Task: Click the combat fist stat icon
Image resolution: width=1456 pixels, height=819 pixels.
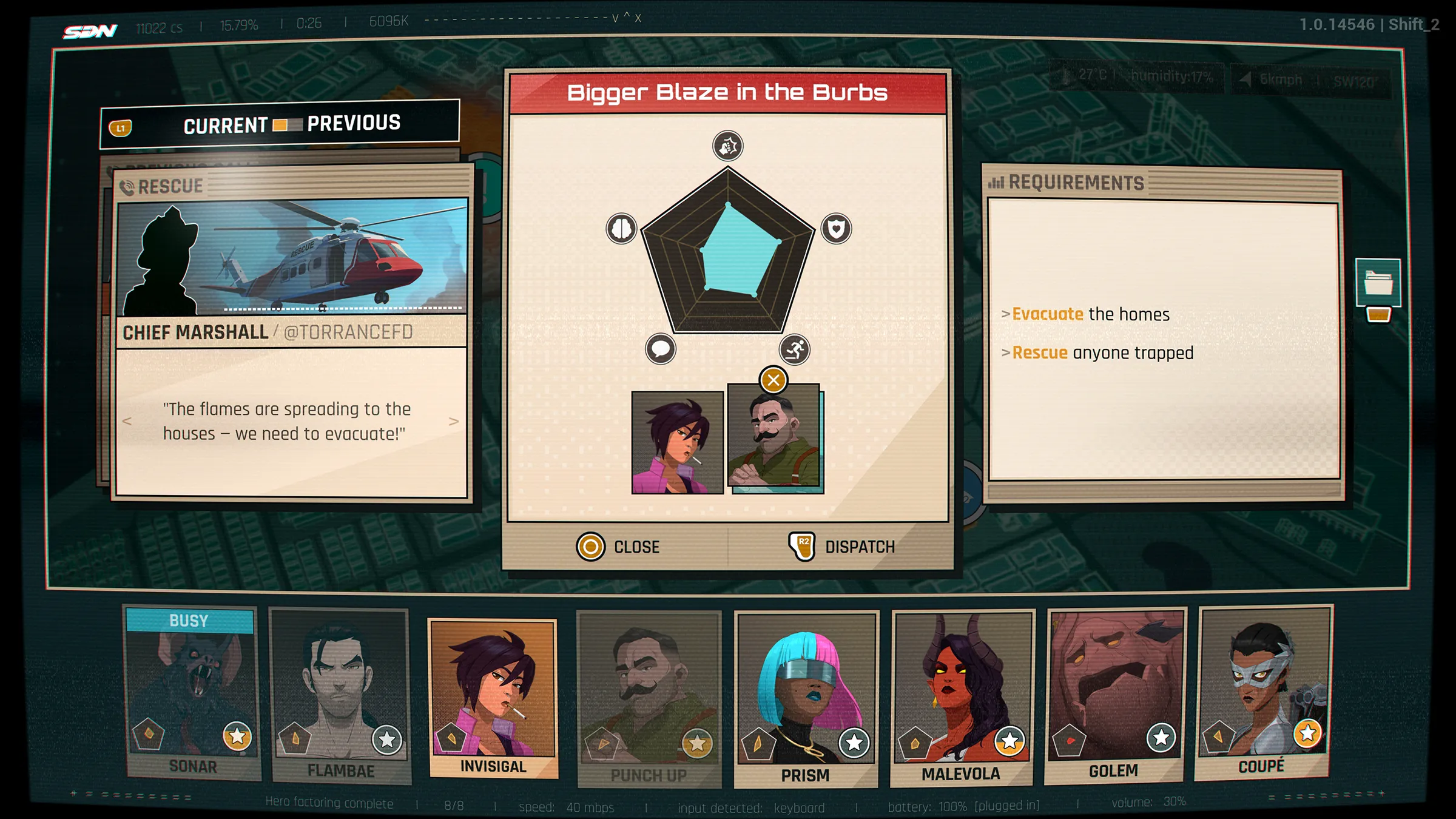Action: pyautogui.click(x=728, y=146)
